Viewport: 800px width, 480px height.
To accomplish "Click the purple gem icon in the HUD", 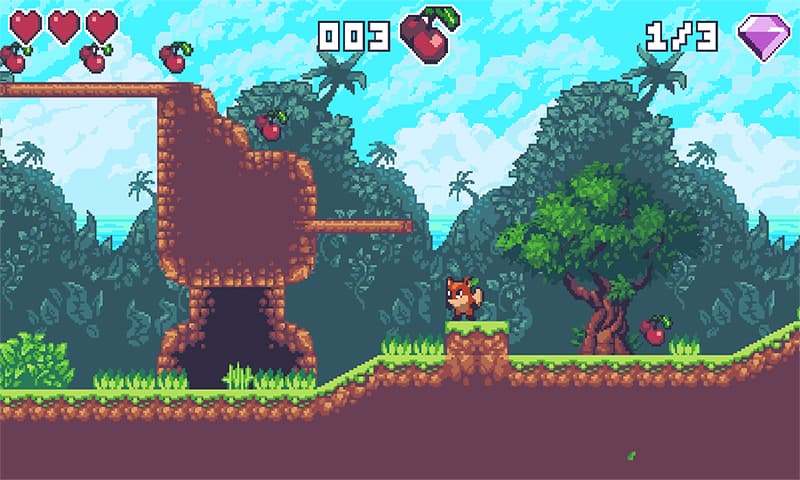I will (x=765, y=37).
